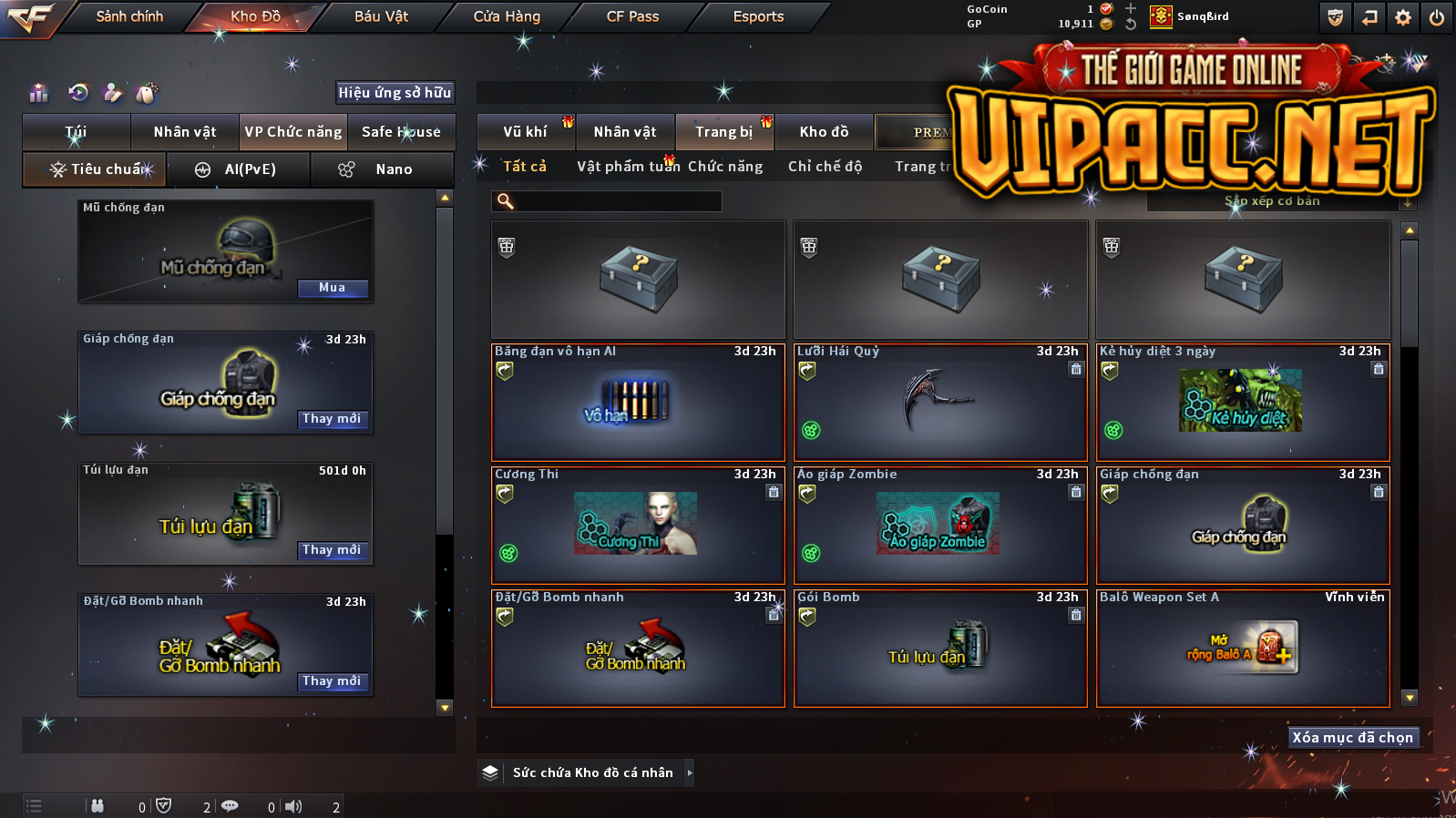
Task: Choose the Nano loadout tab
Action: tap(383, 169)
